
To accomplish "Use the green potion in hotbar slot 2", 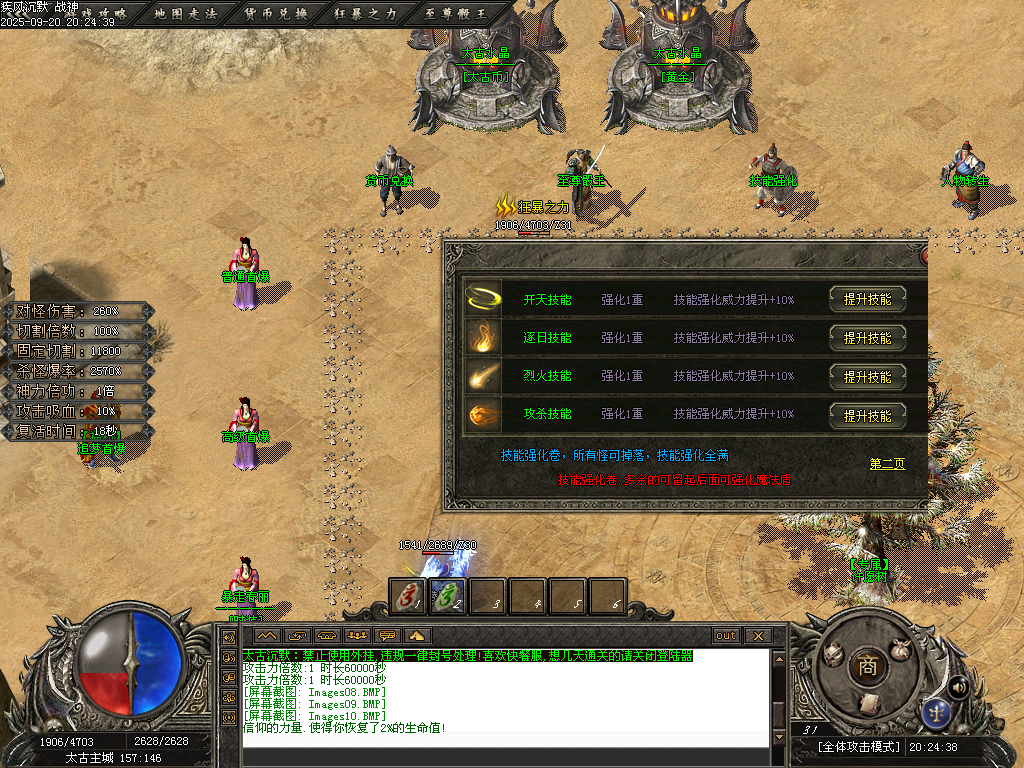I will [447, 596].
